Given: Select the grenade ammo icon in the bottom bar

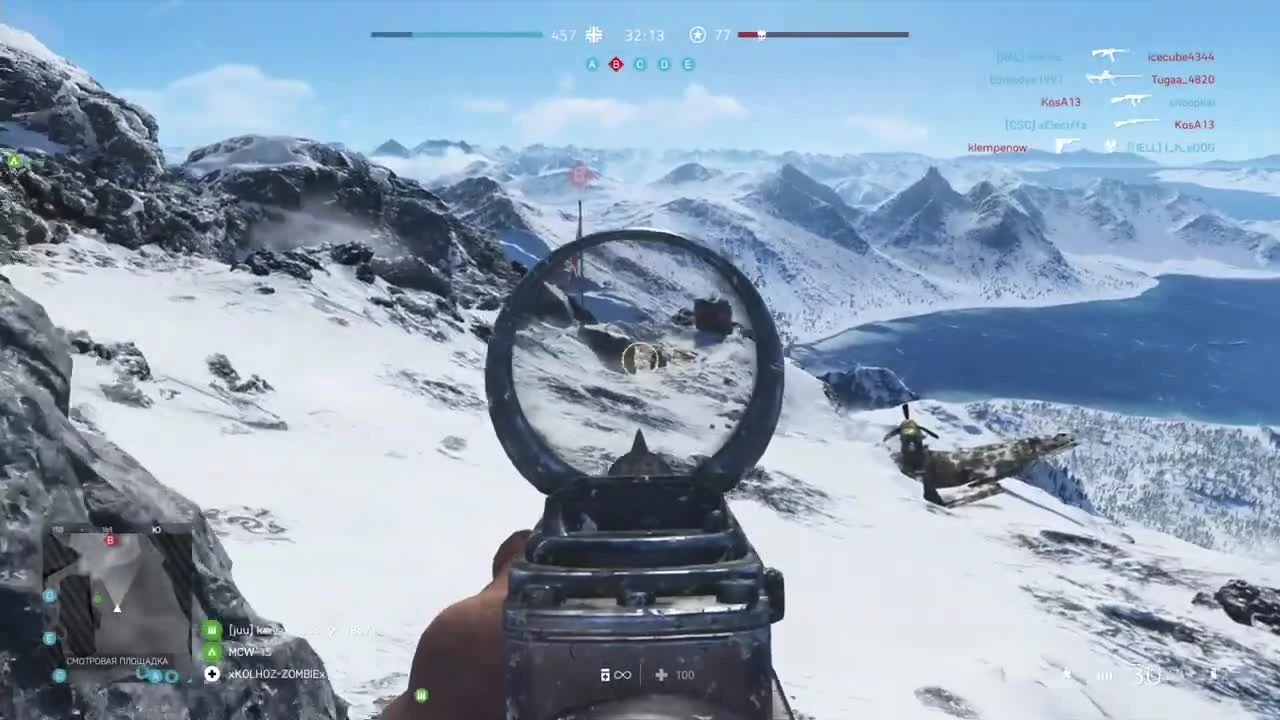Looking at the screenshot, I should pos(605,675).
